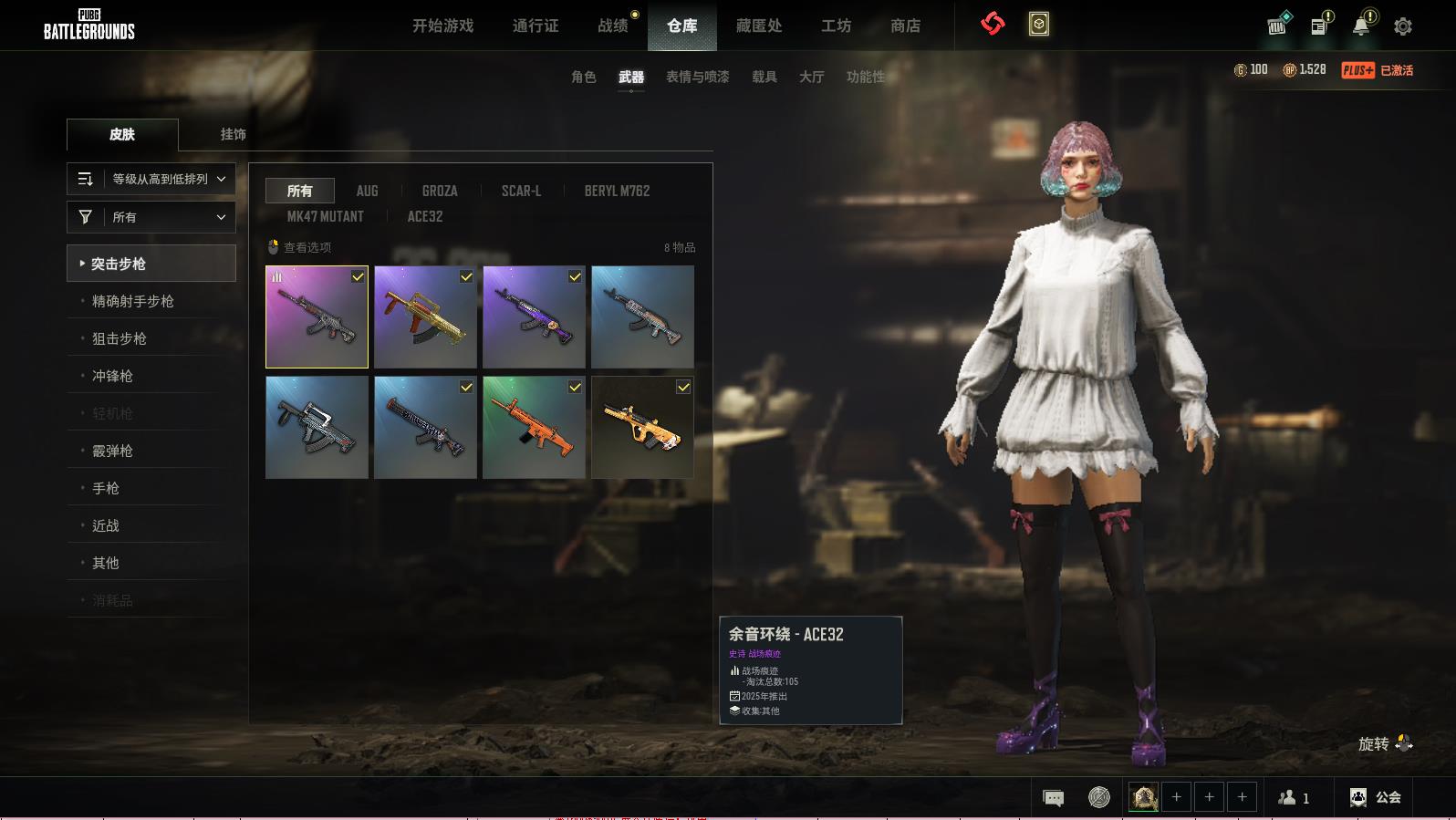The image size is (1456, 820).
Task: Open the 手枪 pistol category
Action: pos(105,488)
